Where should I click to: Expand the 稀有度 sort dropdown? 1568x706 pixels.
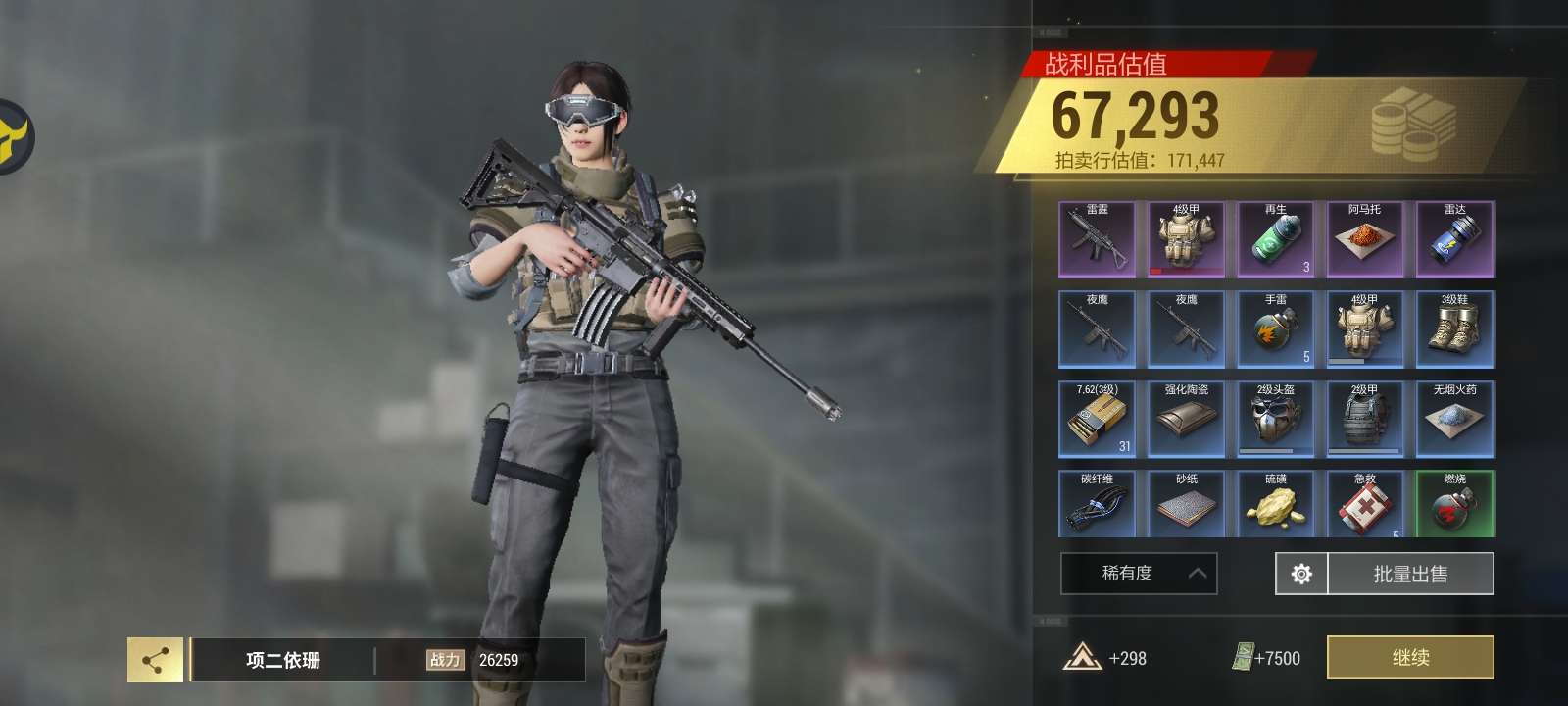[x=1139, y=574]
